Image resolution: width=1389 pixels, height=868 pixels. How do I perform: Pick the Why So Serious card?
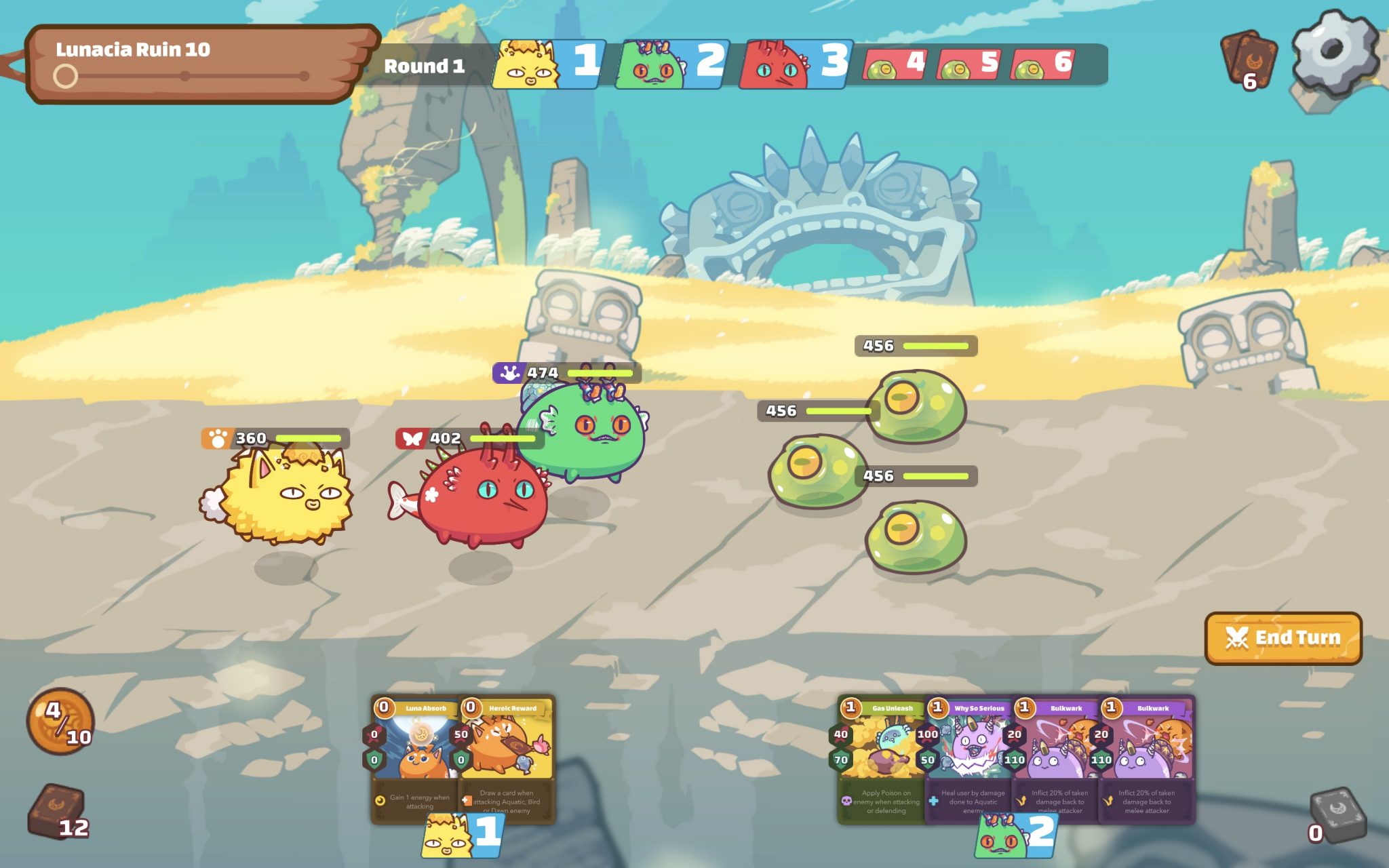[967, 758]
